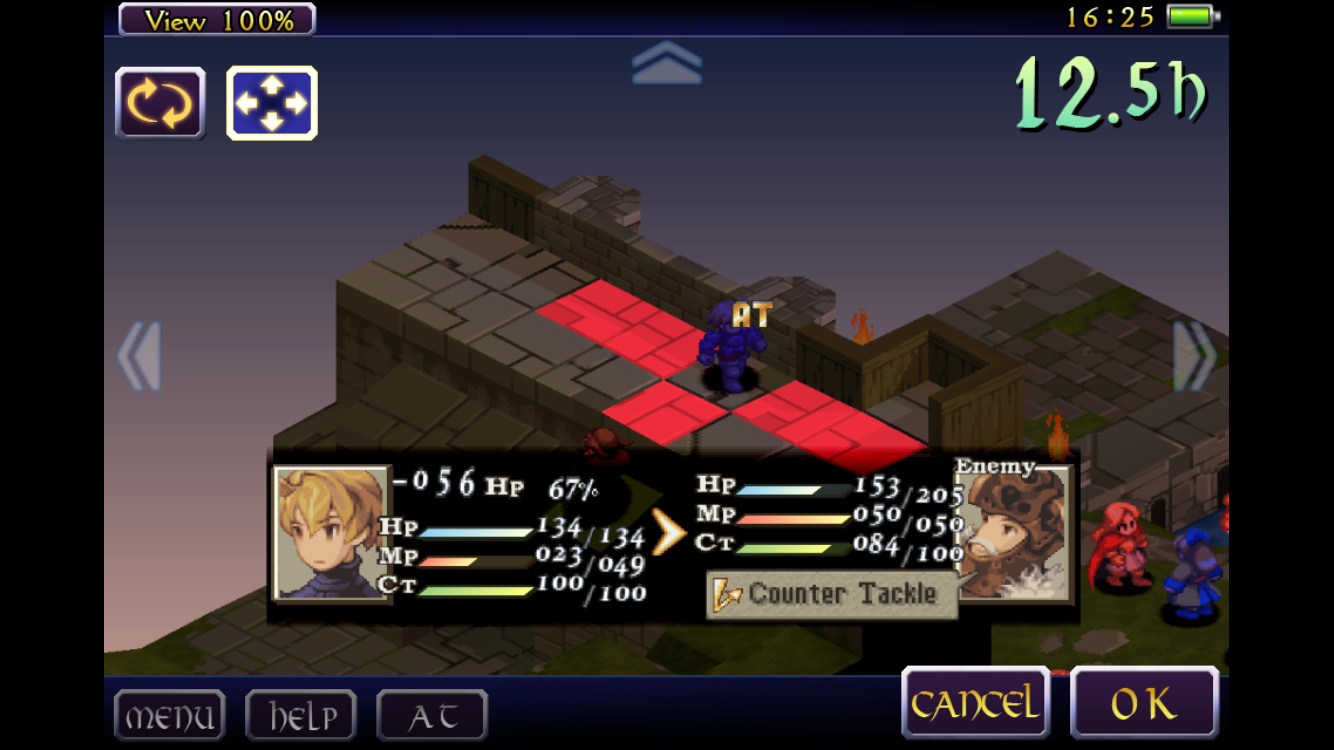Activate the four-arrow map scroll icon
The width and height of the screenshot is (1334, 750).
click(272, 103)
